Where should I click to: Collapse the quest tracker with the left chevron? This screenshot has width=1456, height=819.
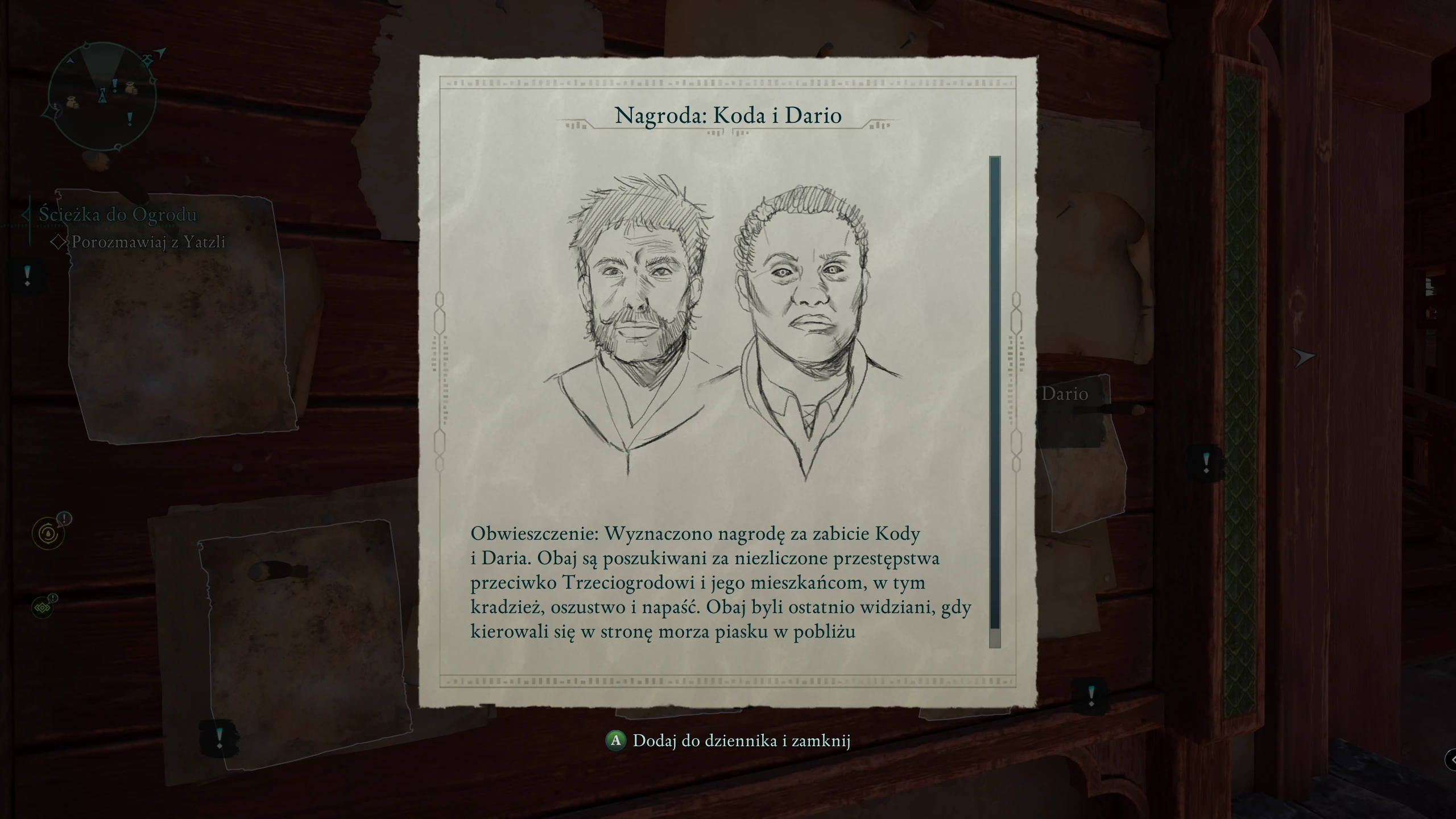[x=27, y=214]
